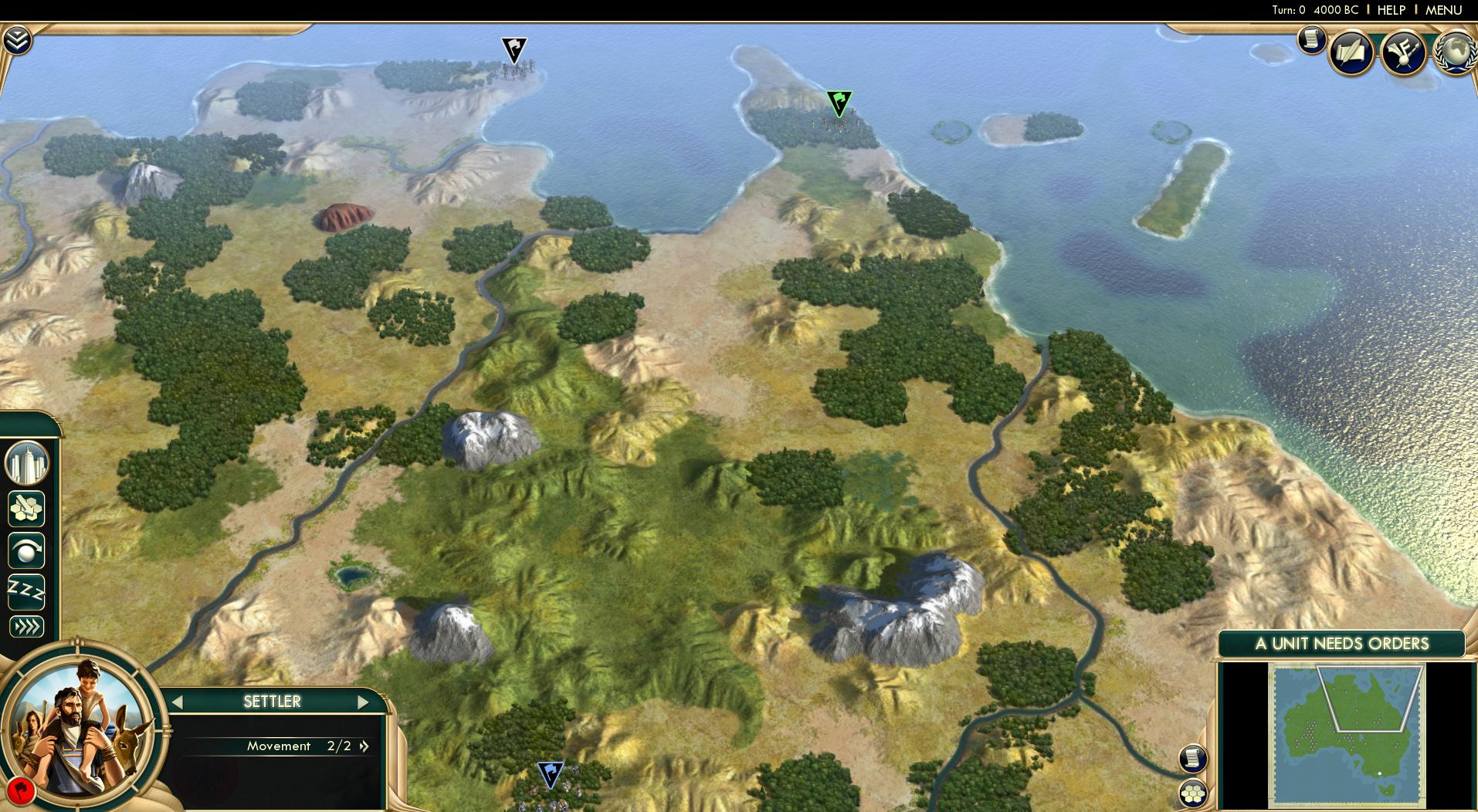This screenshot has width=1478, height=812.
Task: Click the A UNIT NEEDS ORDERS banner
Action: (1342, 643)
